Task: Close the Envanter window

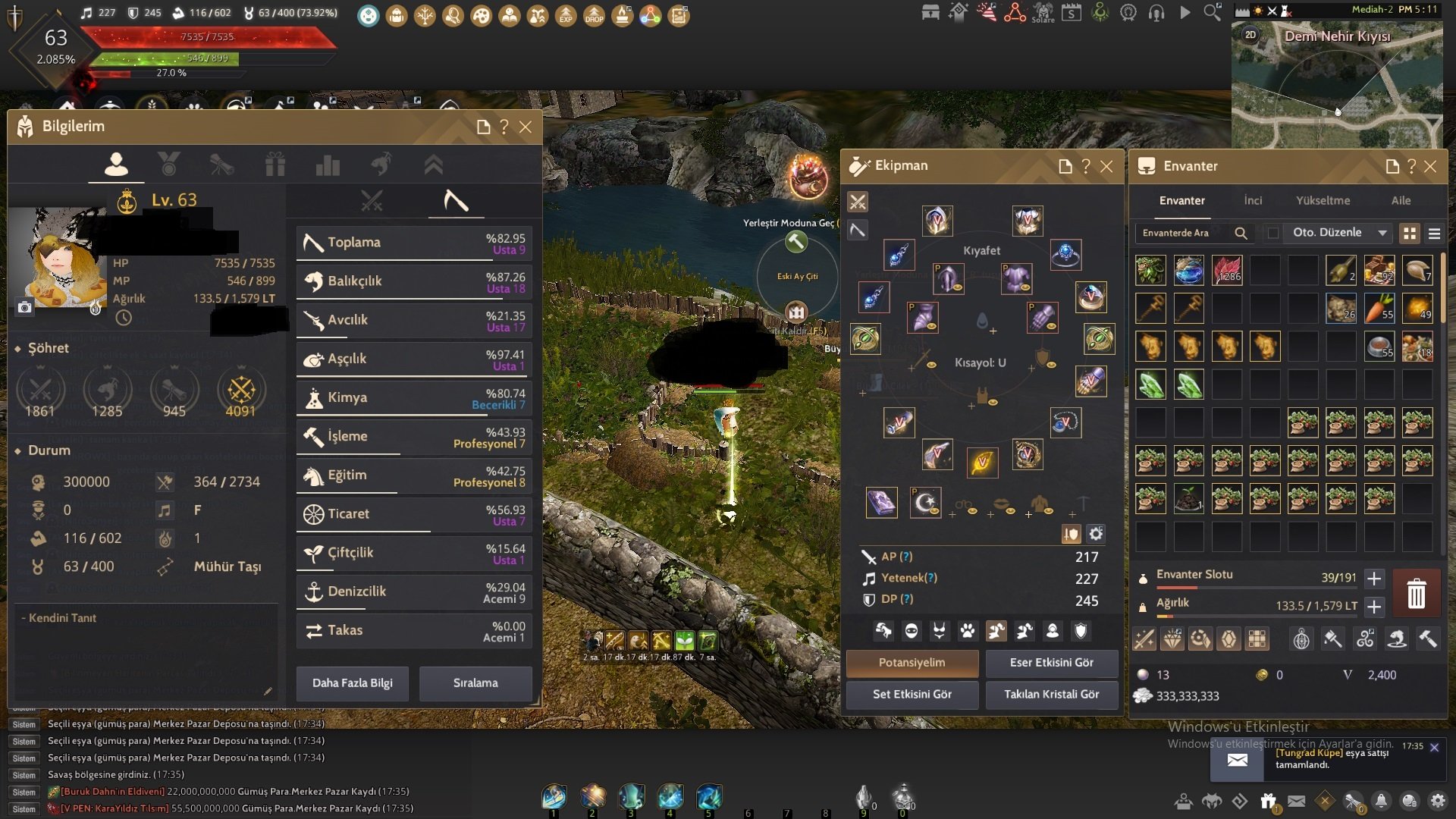Action: 1430,167
